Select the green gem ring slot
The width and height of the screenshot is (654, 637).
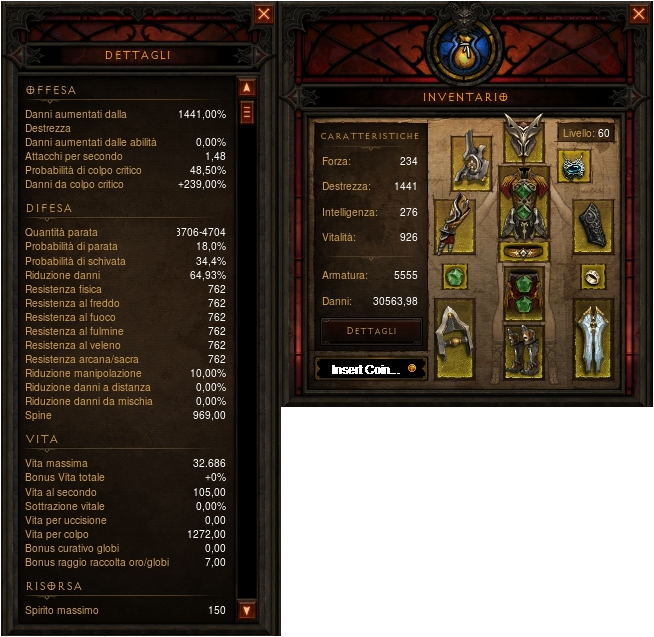tap(455, 276)
